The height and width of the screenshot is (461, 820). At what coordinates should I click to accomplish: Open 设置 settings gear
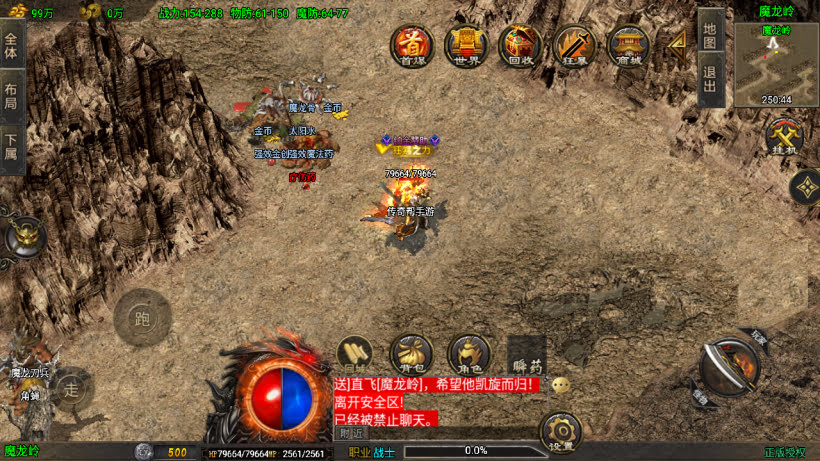click(561, 432)
